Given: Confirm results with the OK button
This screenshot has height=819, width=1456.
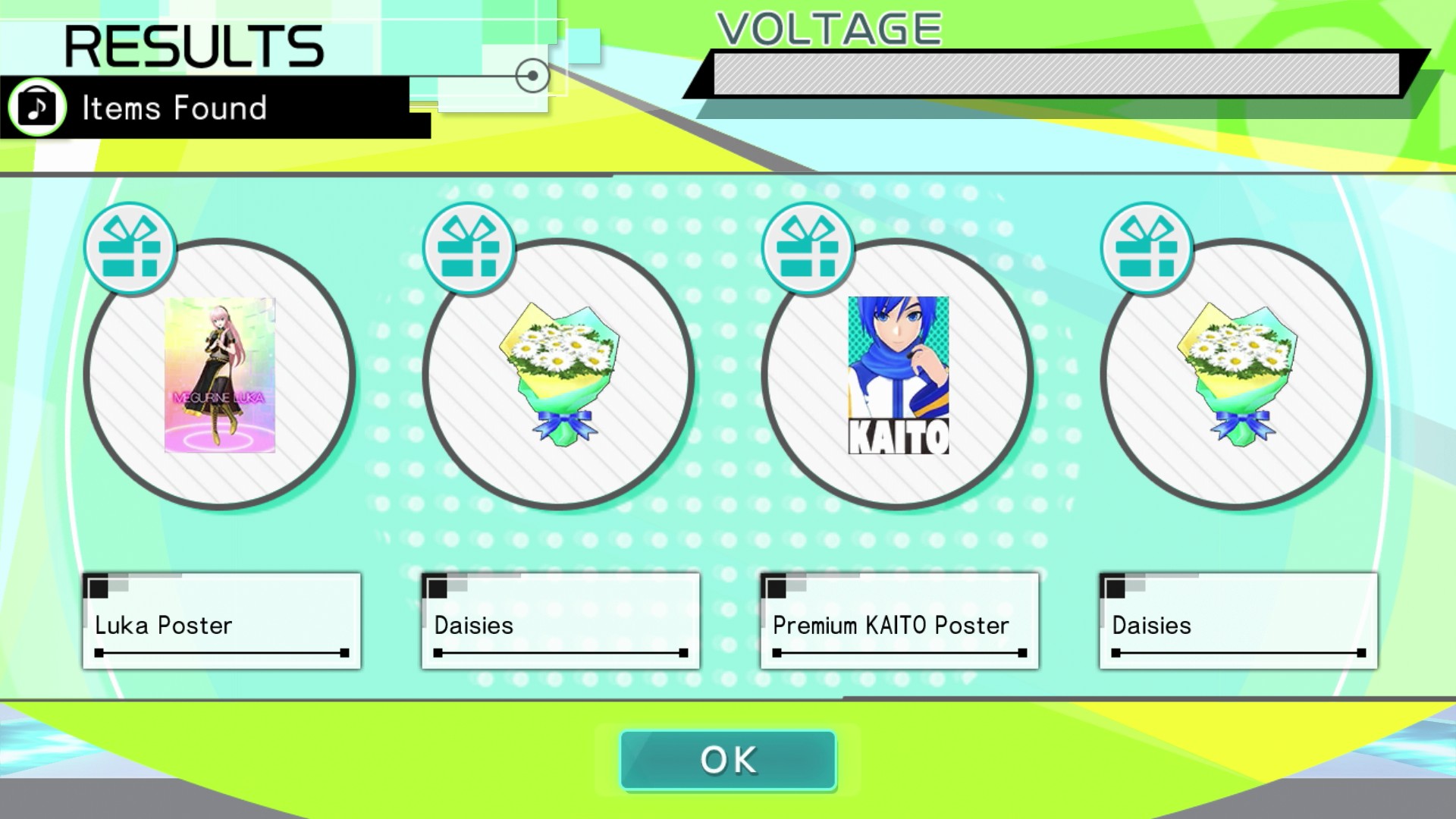Looking at the screenshot, I should click(728, 761).
